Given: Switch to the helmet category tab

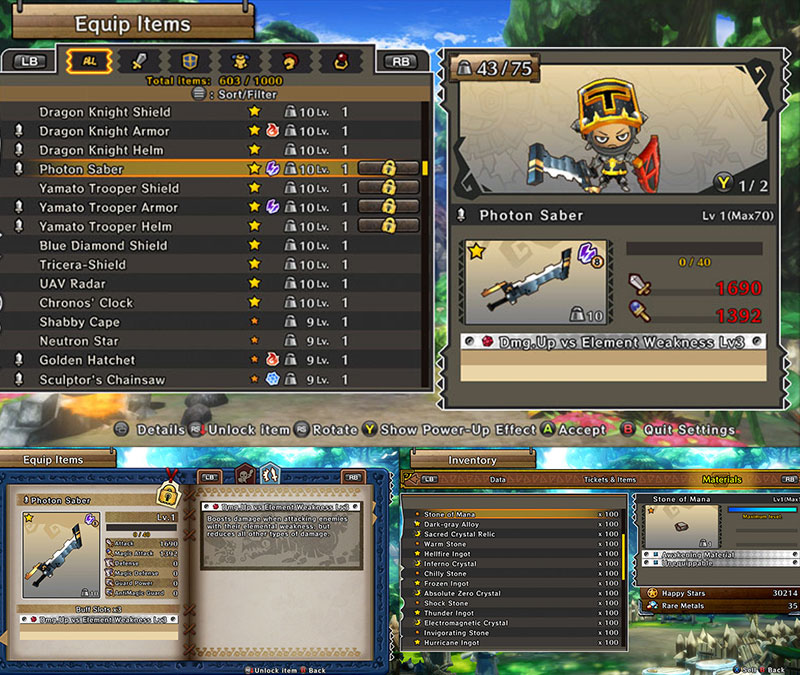Looking at the screenshot, I should [x=289, y=60].
